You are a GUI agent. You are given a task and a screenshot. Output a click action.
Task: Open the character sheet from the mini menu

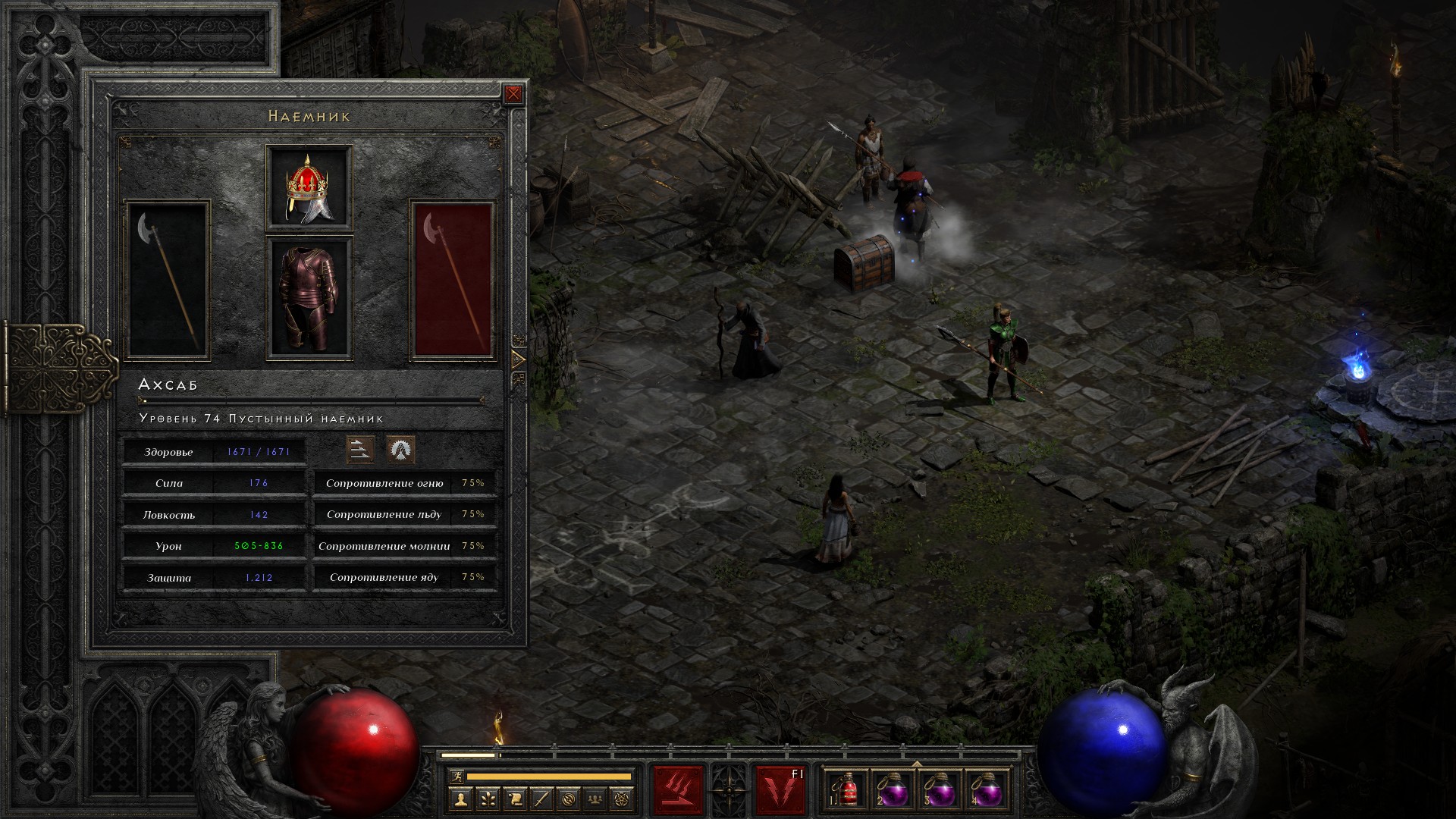460,799
